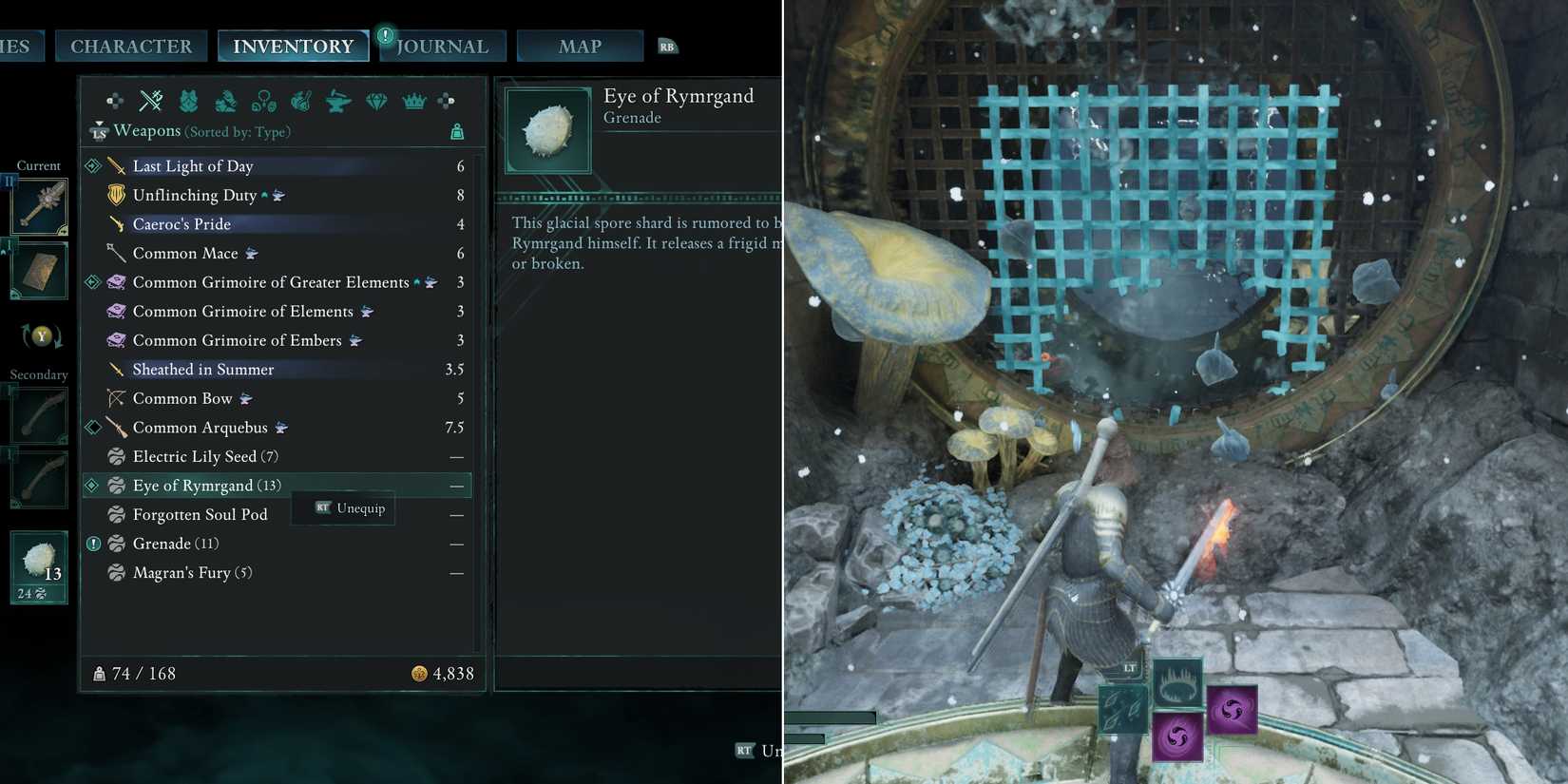Viewport: 1568px width, 784px height.
Task: Open the crown quest-items category icon
Action: point(414,101)
